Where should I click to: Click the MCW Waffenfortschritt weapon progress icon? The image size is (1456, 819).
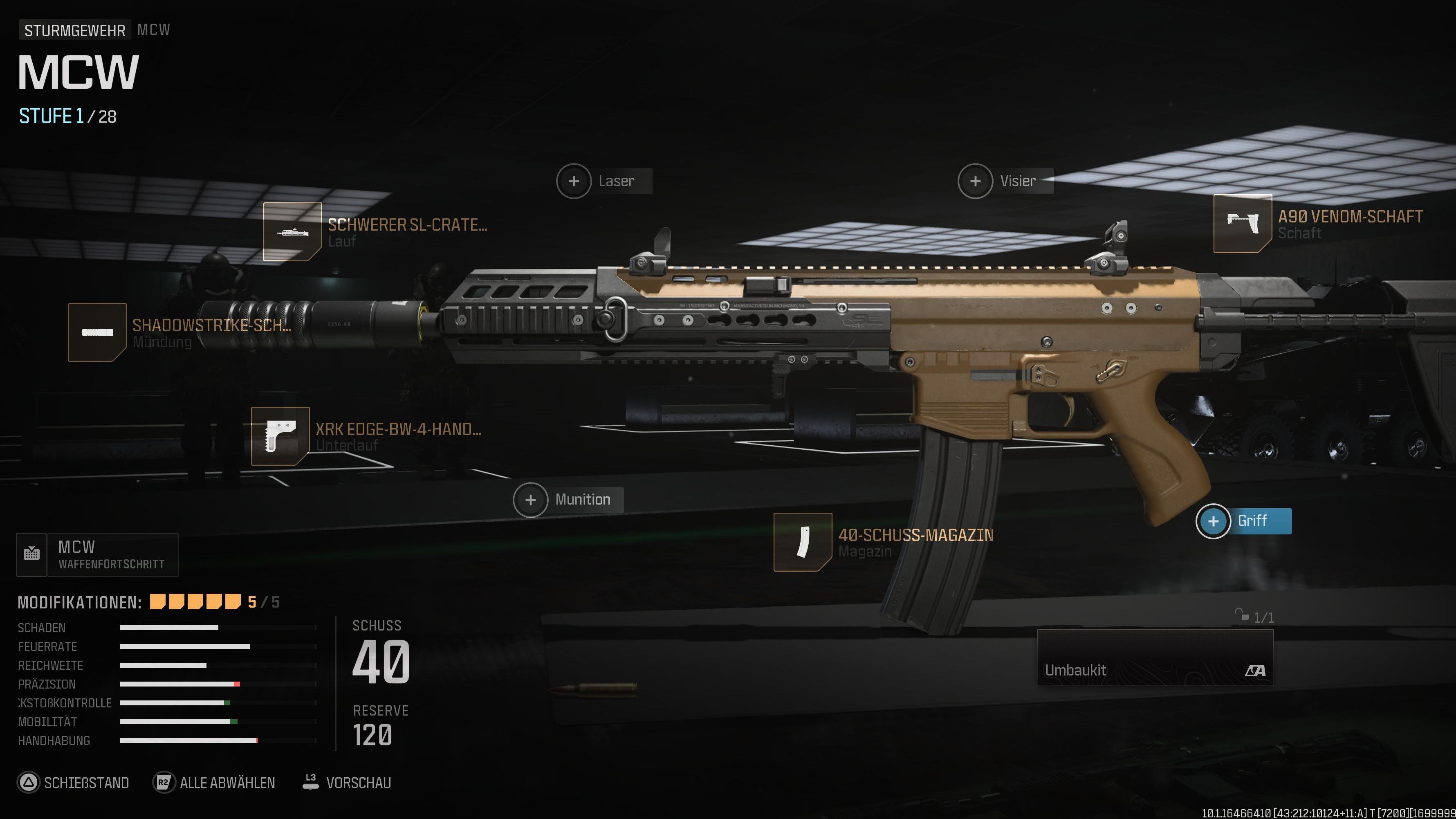tap(32, 554)
